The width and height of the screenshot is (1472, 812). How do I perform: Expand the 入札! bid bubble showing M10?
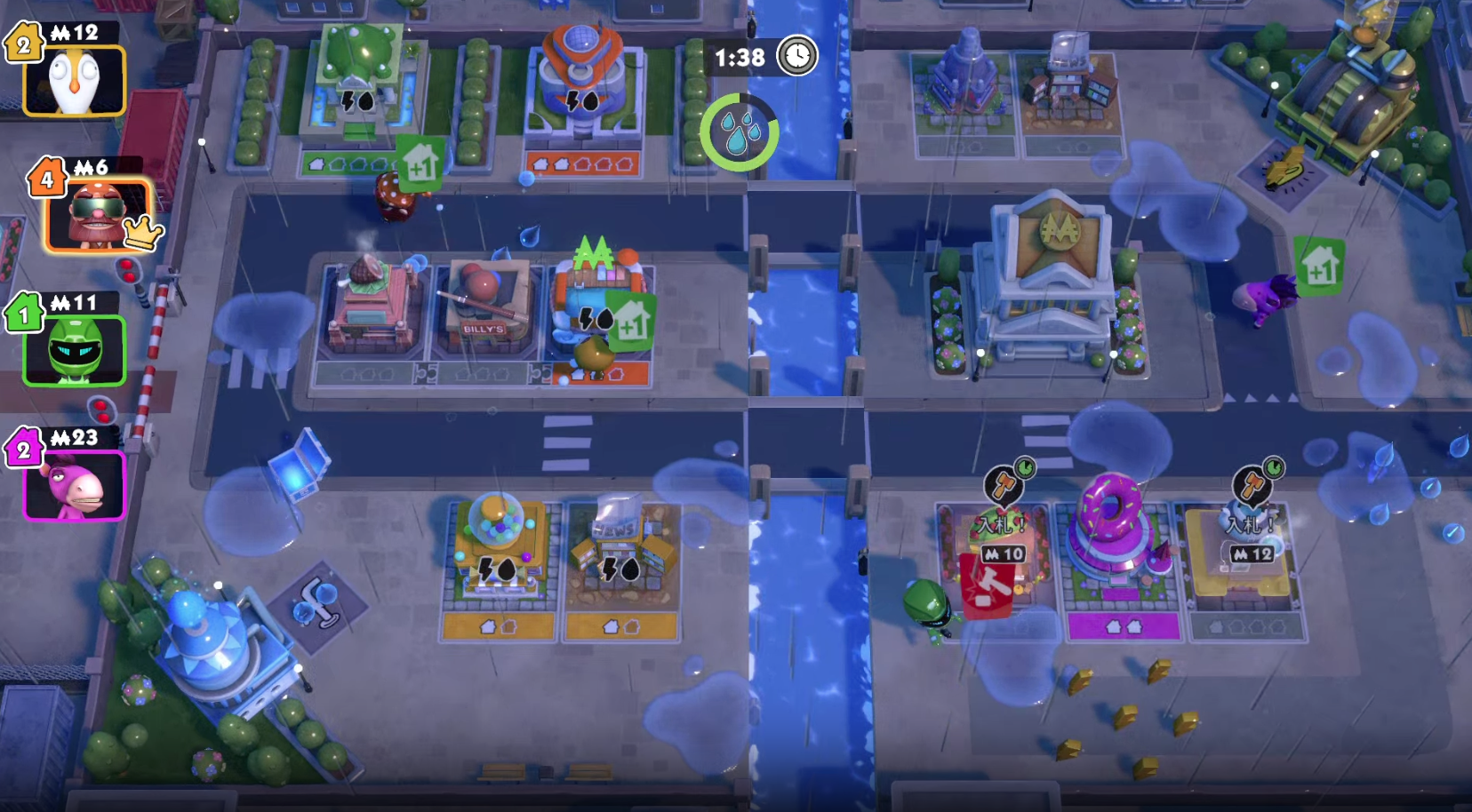(1004, 553)
